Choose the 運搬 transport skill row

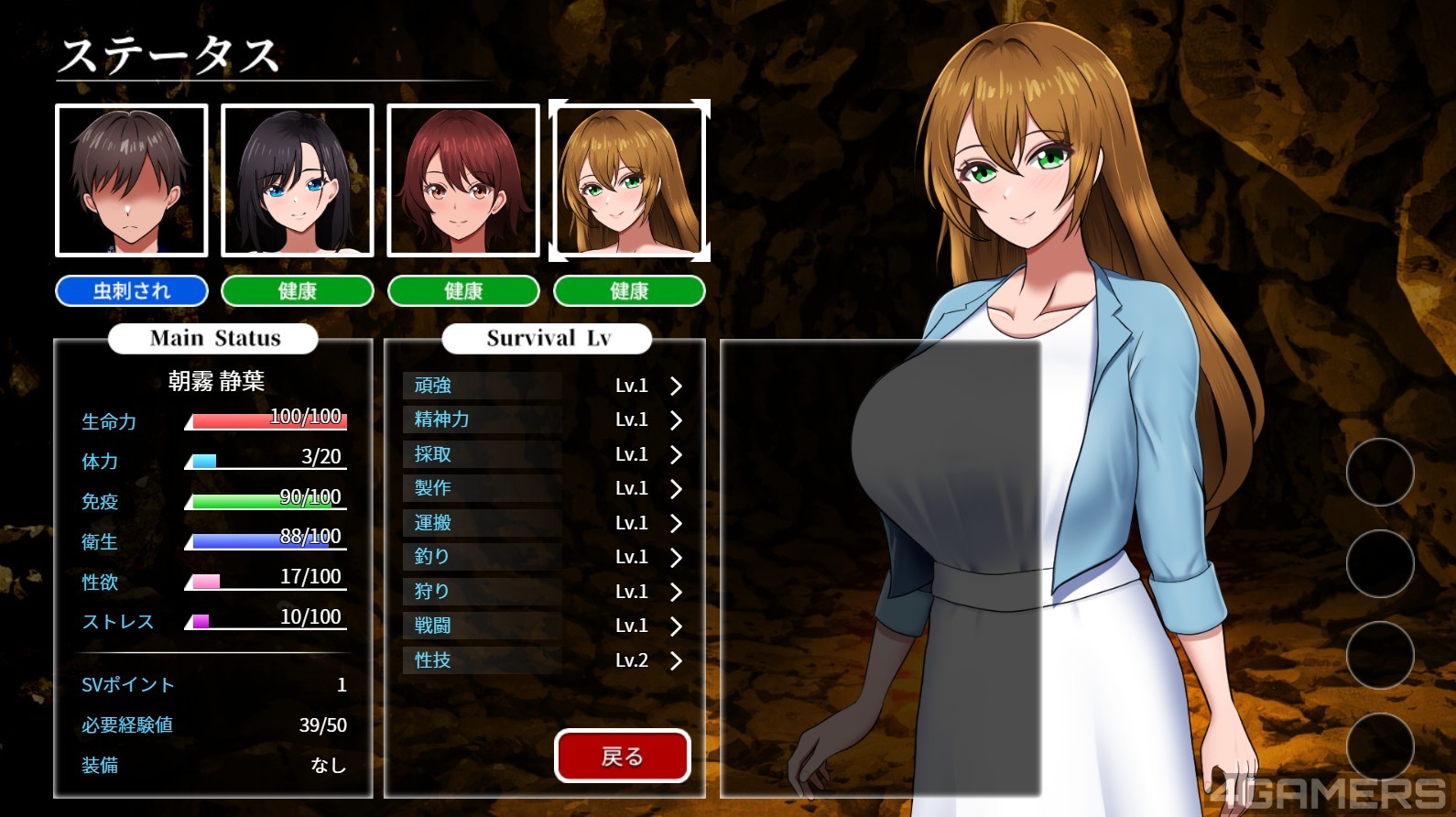545,523
